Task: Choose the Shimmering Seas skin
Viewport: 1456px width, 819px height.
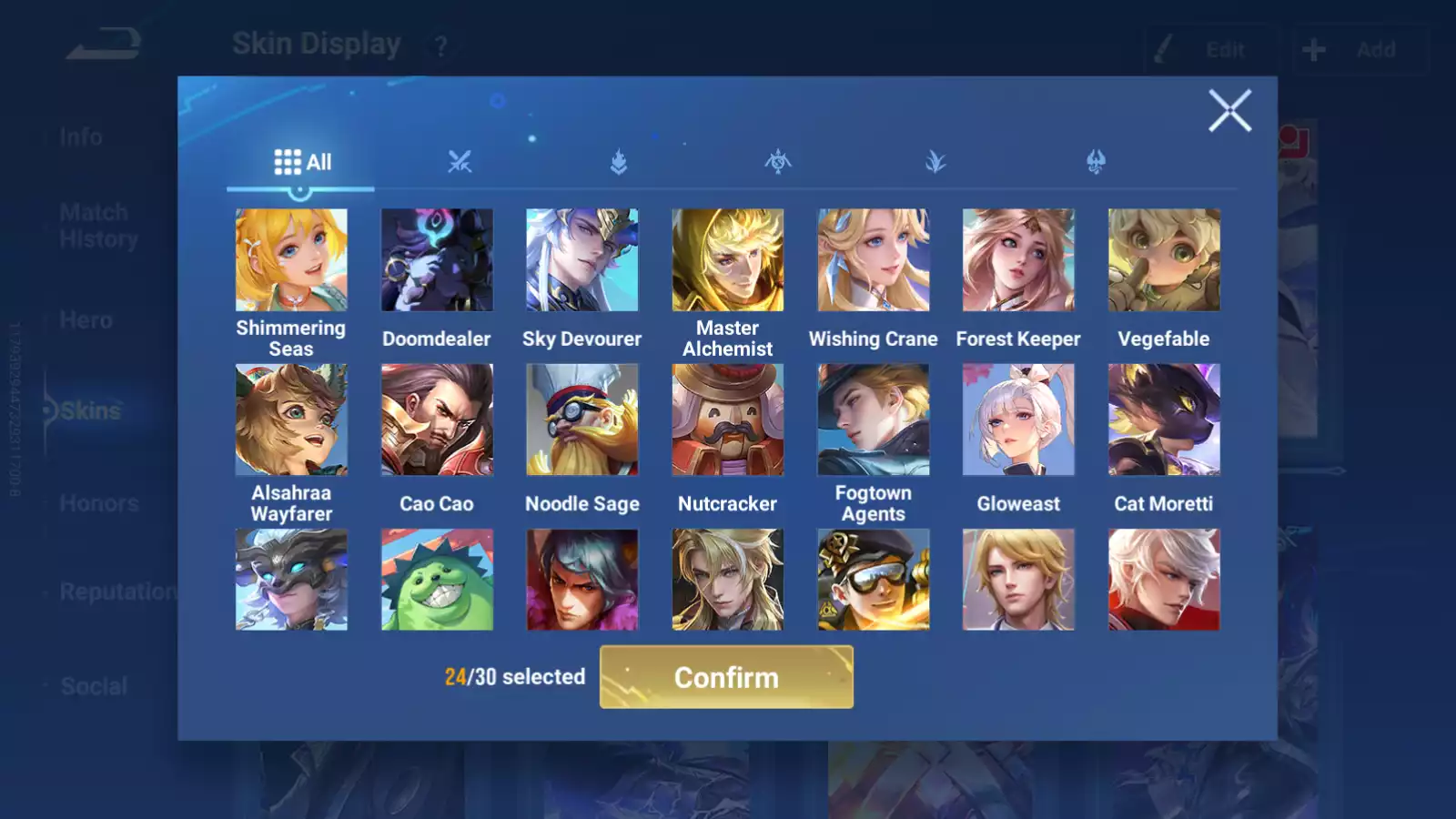Action: coord(291,260)
